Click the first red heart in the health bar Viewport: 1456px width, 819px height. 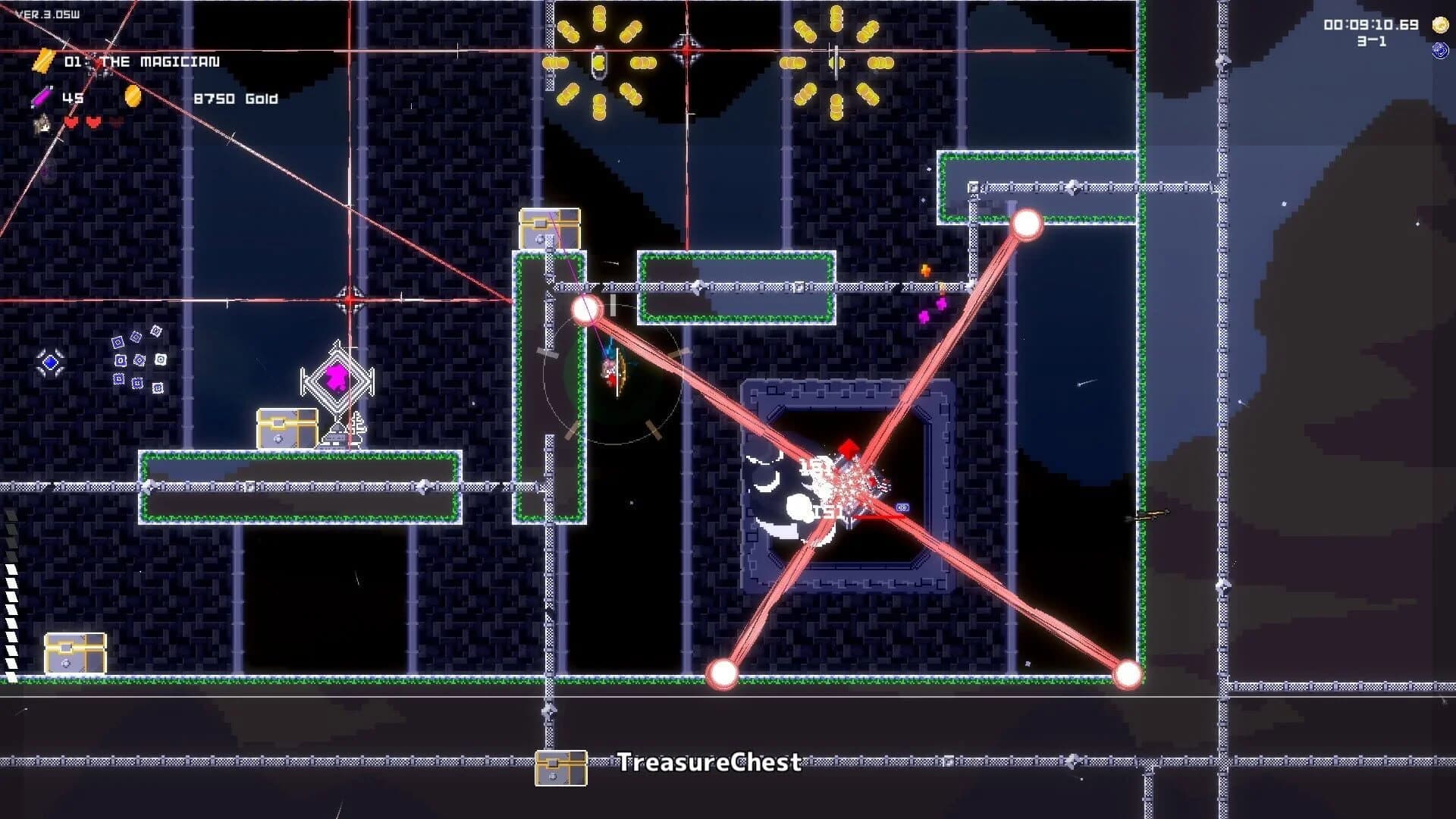(71, 123)
